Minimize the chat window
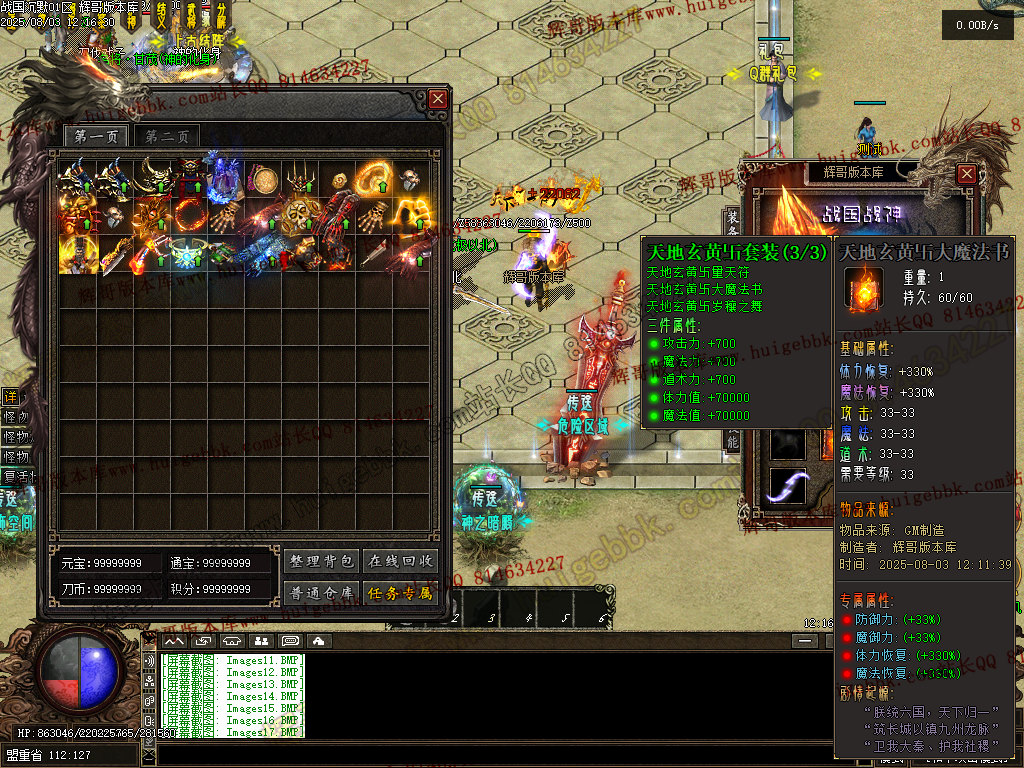1024x768 pixels. (805, 640)
